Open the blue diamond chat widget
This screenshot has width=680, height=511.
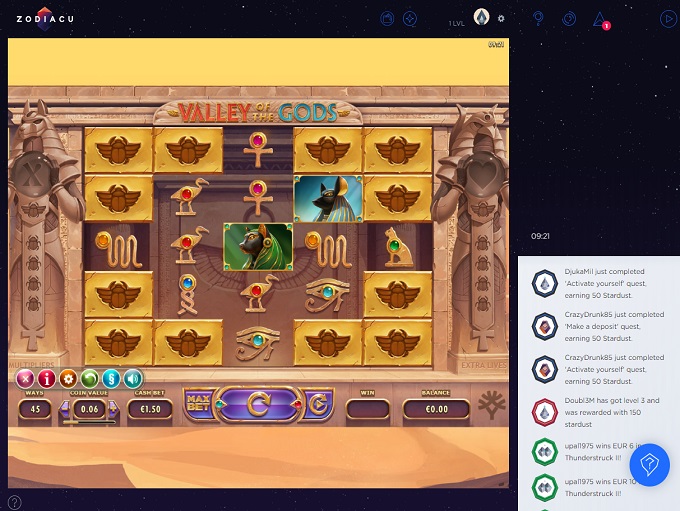(649, 465)
